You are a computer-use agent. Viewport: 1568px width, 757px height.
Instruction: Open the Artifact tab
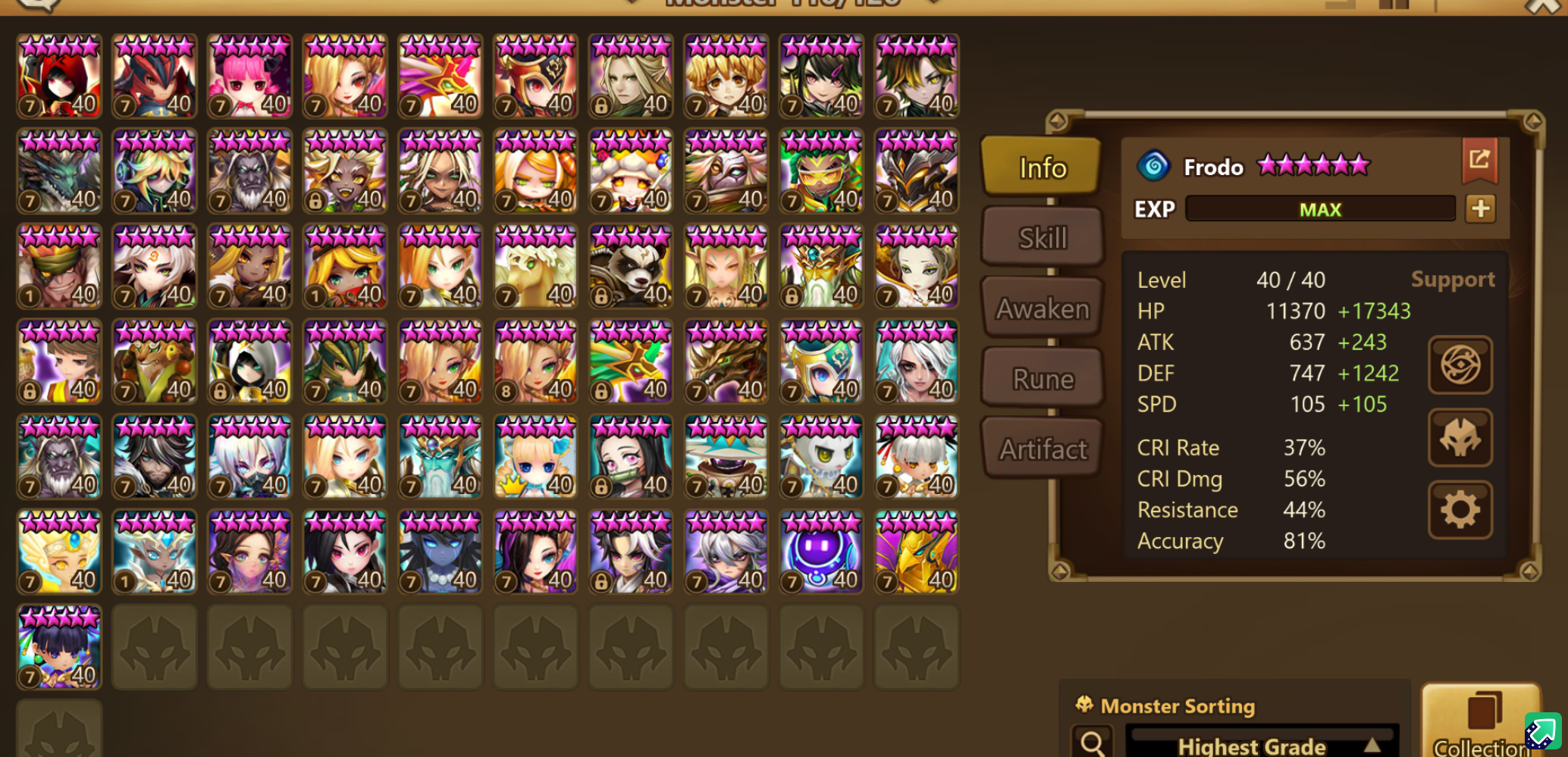tap(1043, 449)
